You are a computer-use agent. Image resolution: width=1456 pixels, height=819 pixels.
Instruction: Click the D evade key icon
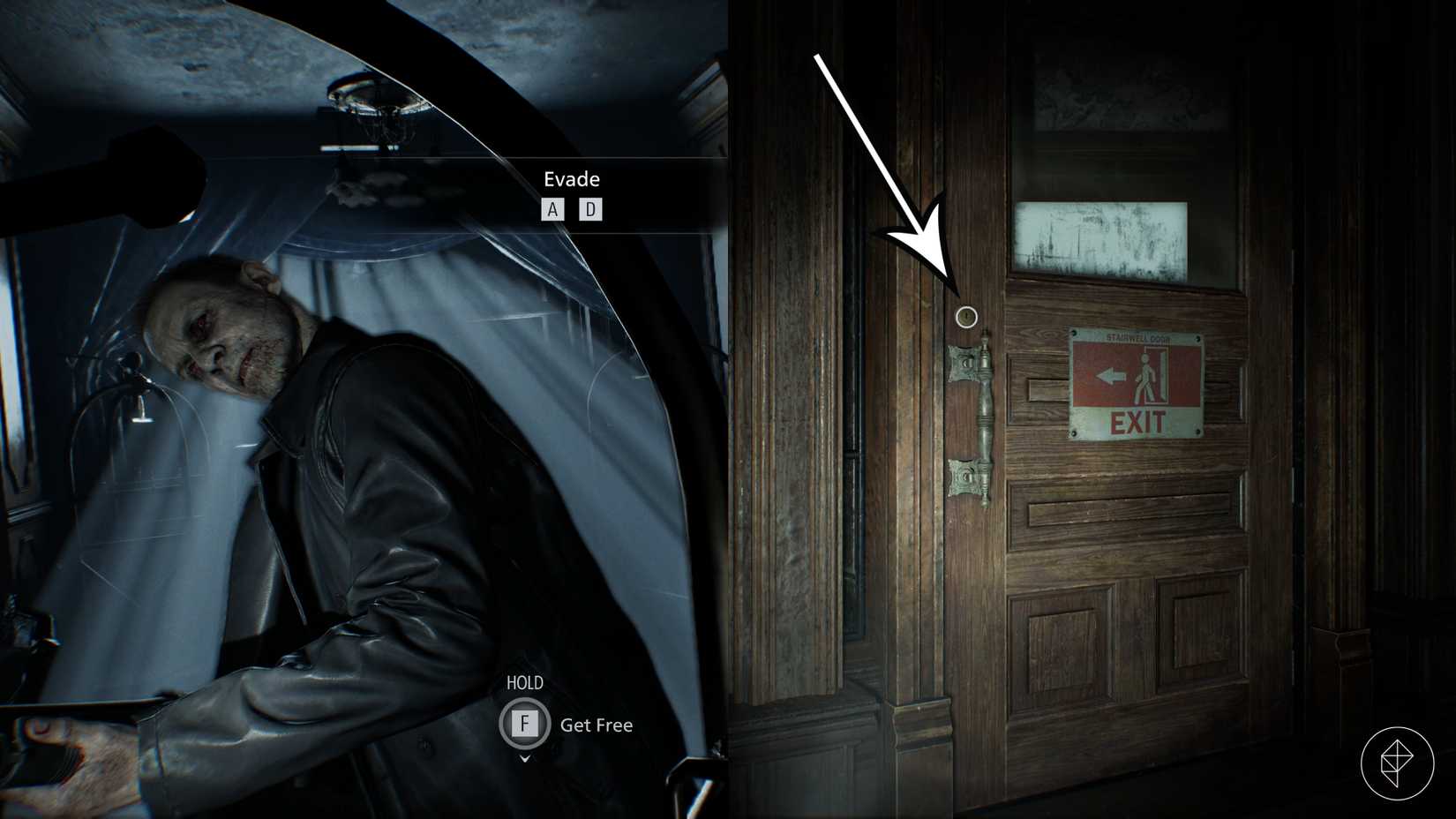click(591, 209)
